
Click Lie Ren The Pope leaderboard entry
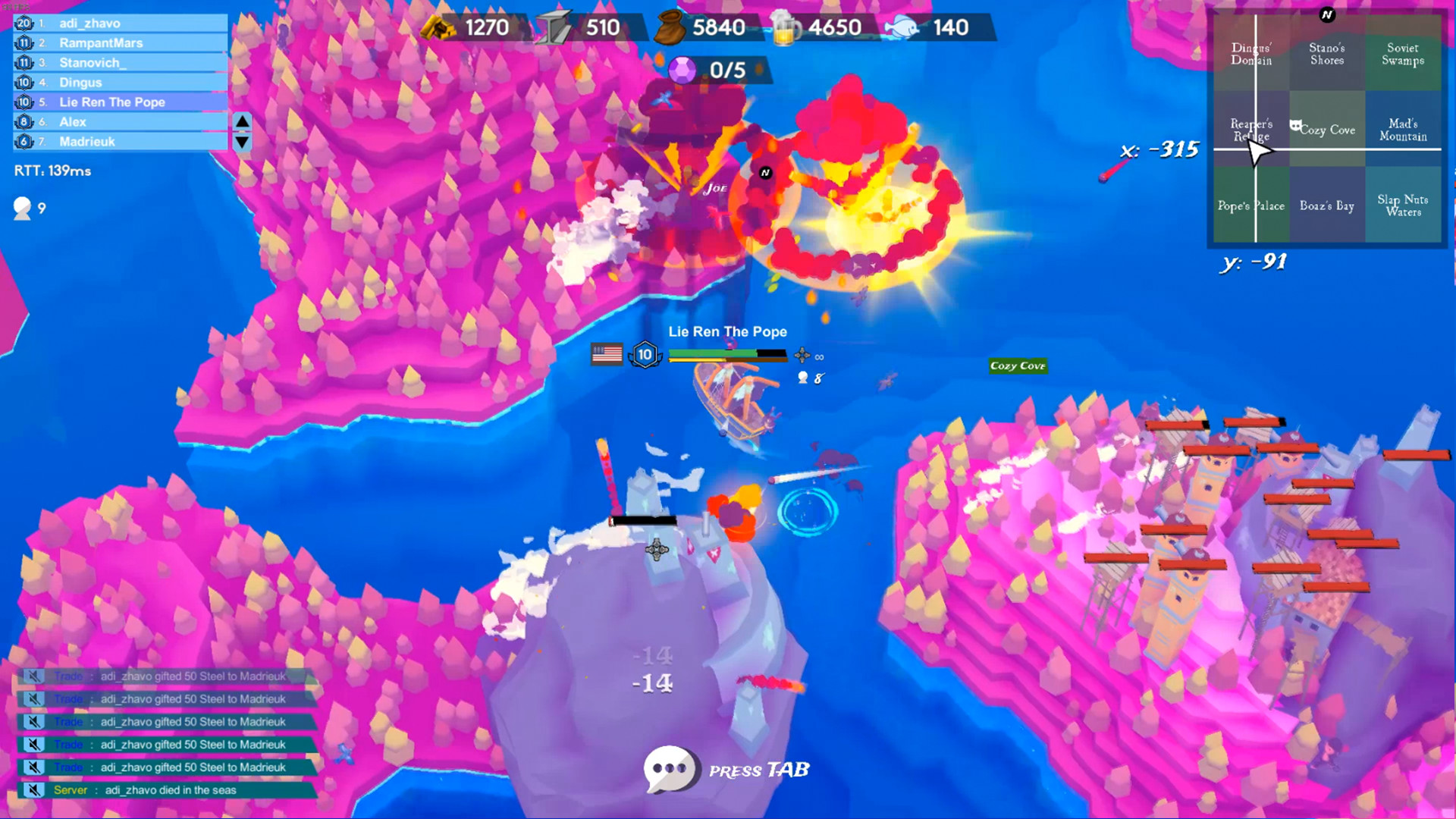(x=114, y=102)
